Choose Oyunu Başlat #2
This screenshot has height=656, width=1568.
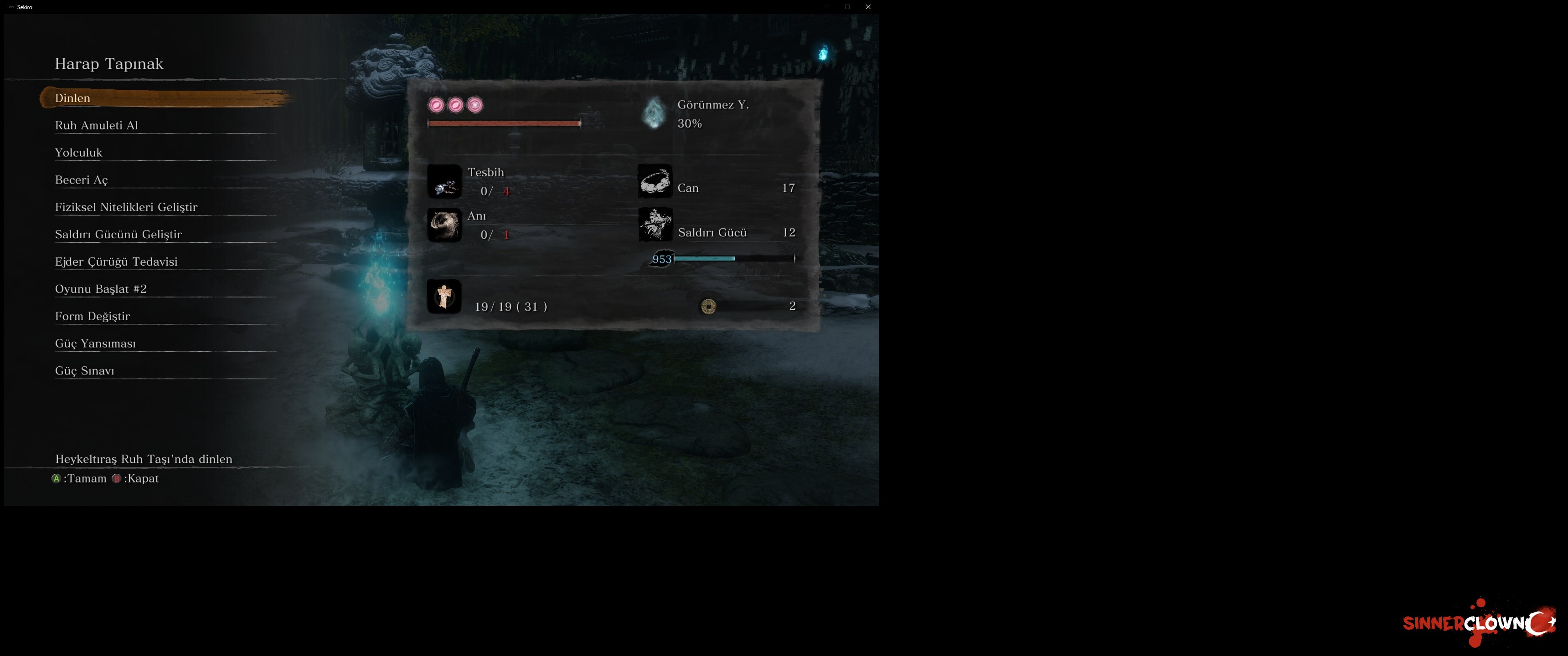pyautogui.click(x=101, y=289)
